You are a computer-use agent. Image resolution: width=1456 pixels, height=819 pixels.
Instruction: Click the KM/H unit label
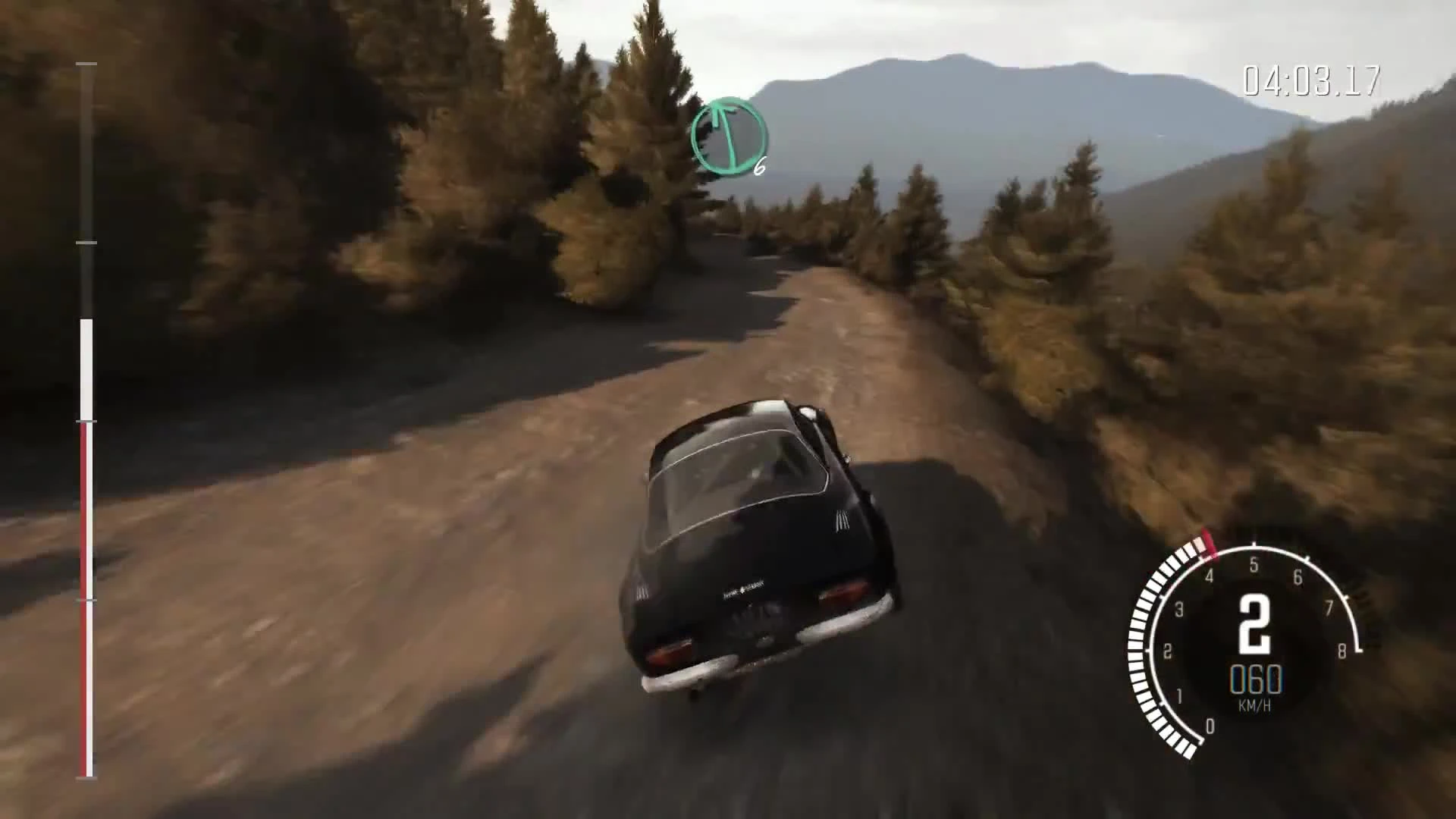pyautogui.click(x=1256, y=705)
